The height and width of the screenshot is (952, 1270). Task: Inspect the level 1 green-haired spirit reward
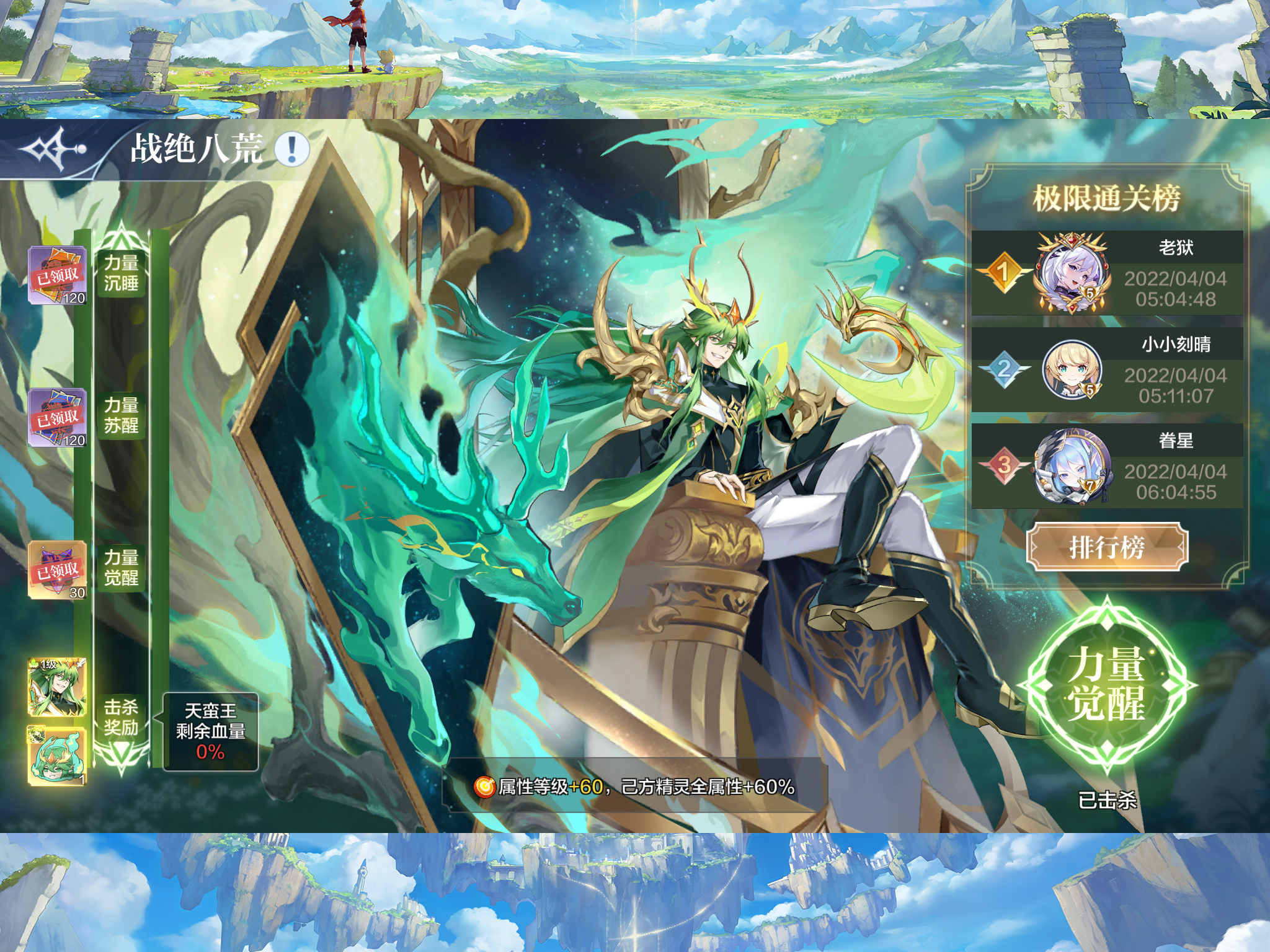tap(57, 687)
